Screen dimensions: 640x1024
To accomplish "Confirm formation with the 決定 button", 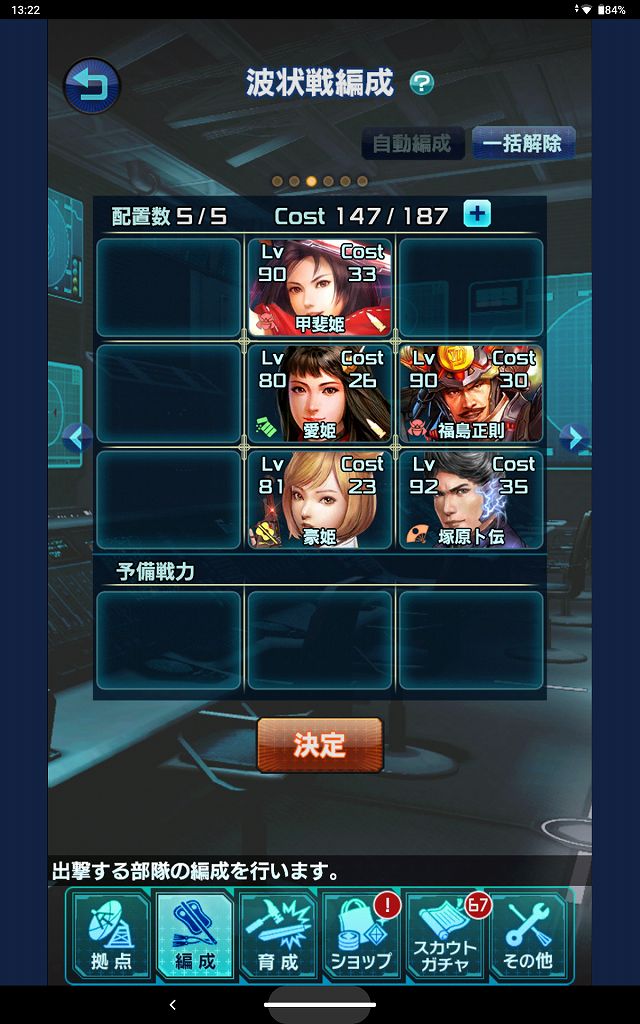I will pos(320,745).
